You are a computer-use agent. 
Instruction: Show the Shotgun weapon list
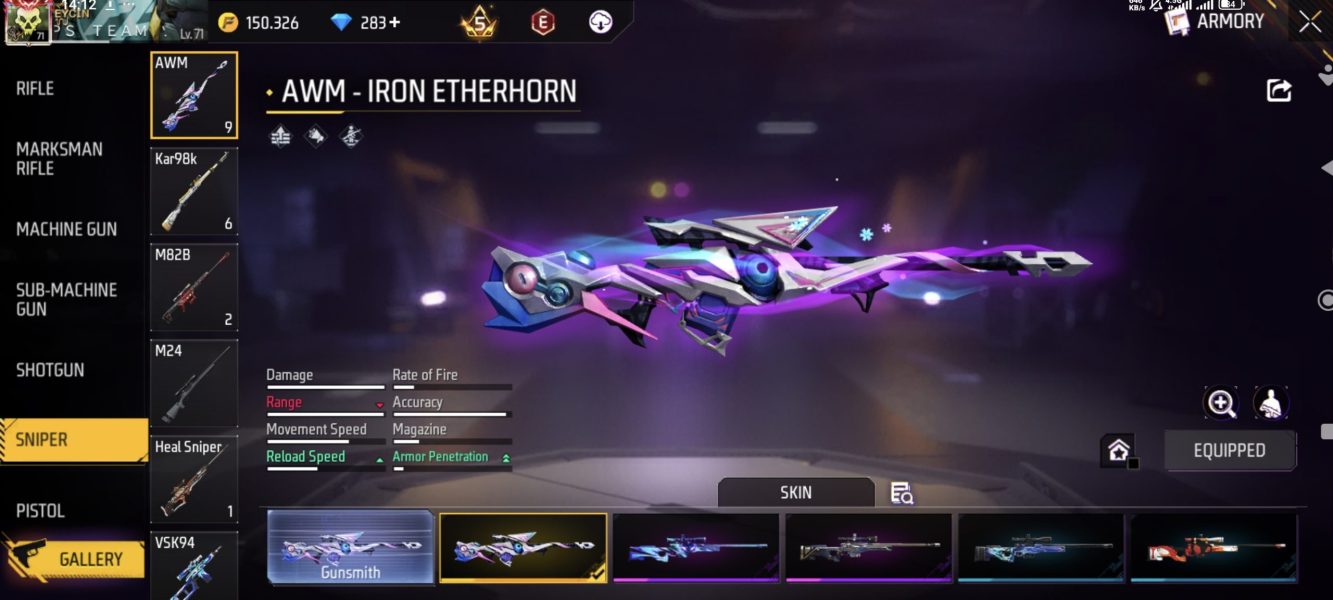coord(50,370)
